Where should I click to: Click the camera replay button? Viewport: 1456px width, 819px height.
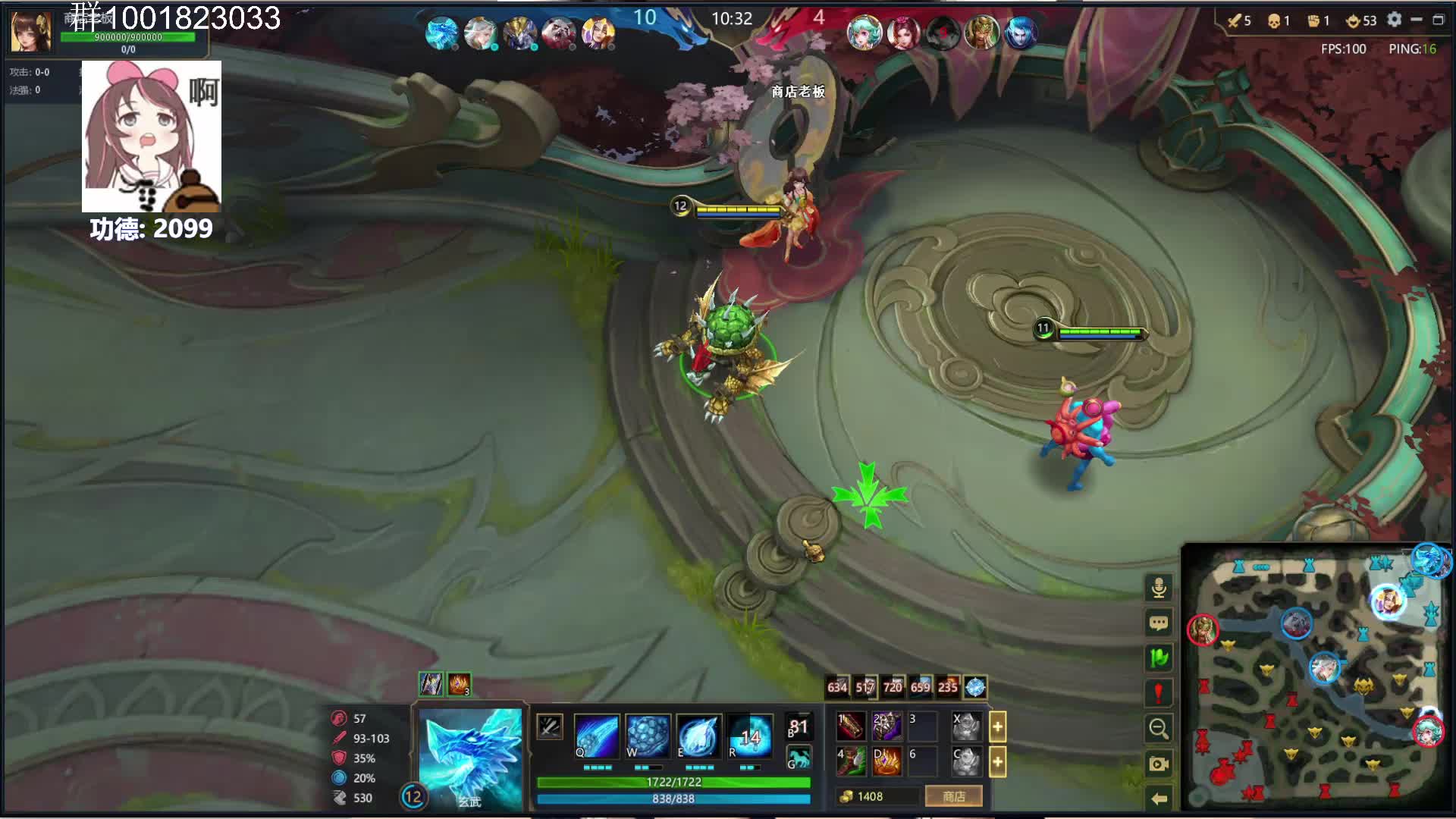click(1159, 764)
